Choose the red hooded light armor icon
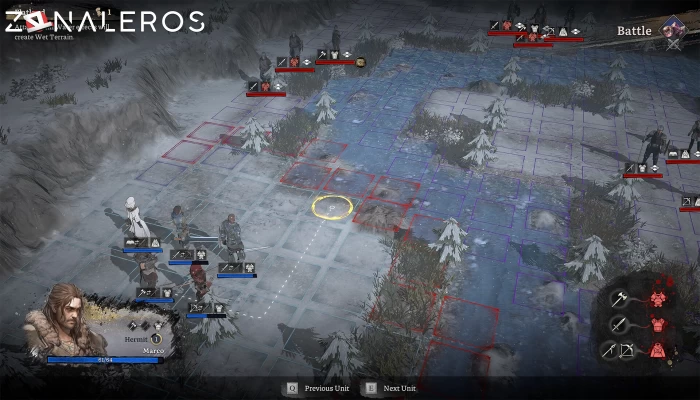Screen dimensions: 700x400 coord(658,349)
